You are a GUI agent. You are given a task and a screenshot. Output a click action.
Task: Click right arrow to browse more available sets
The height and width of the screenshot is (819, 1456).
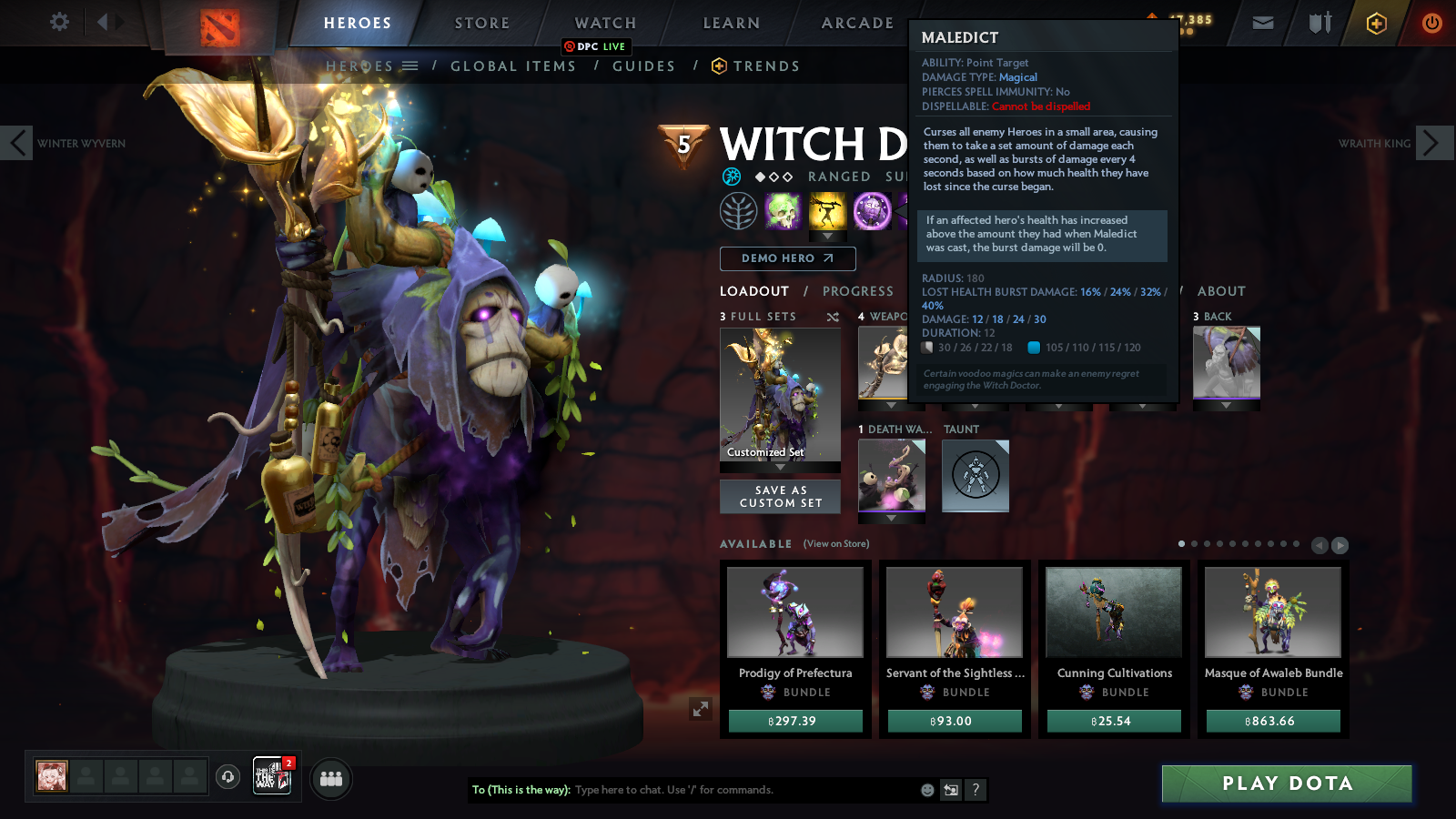tap(1340, 545)
